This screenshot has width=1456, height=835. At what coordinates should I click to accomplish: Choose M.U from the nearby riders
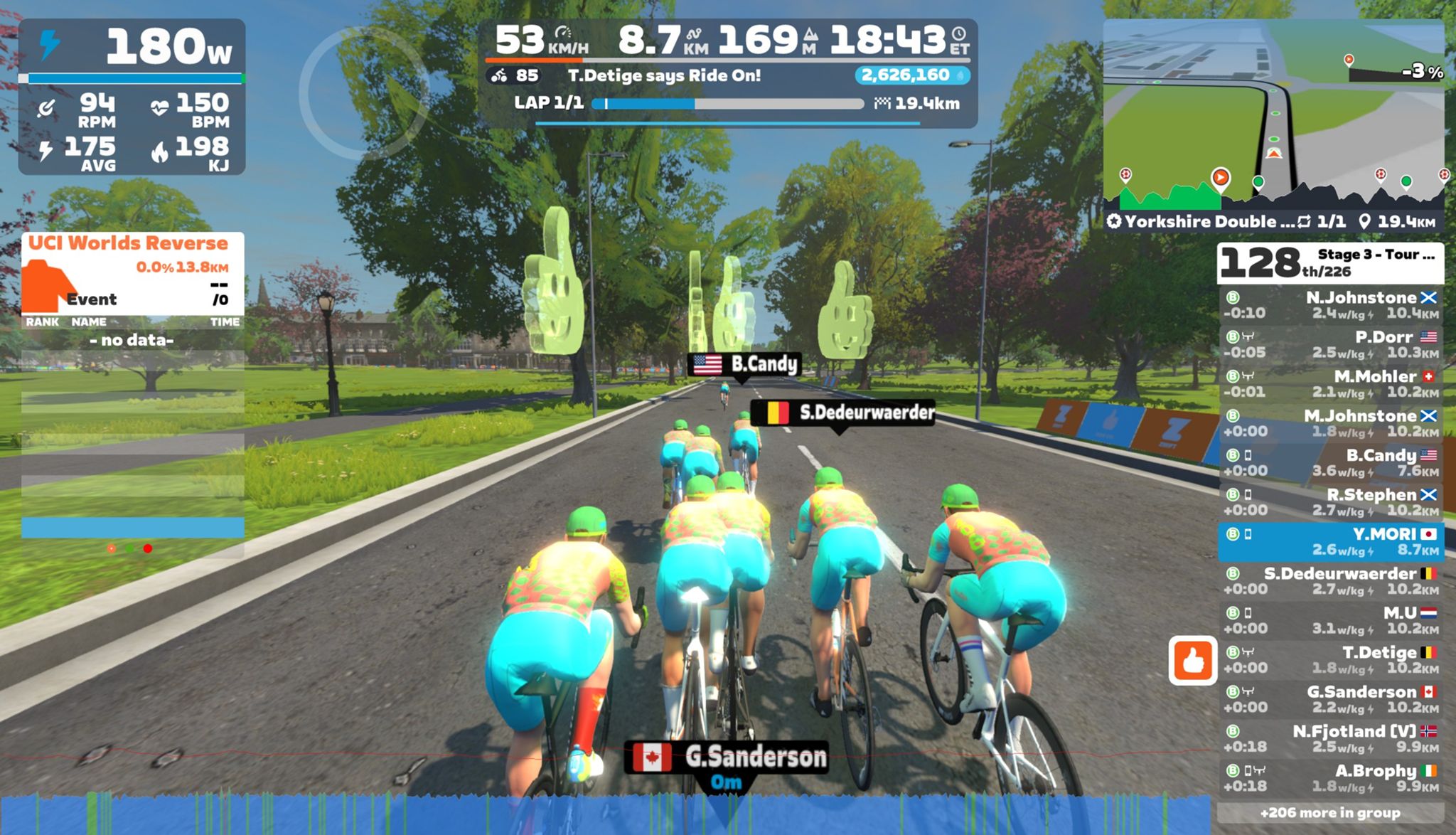pyautogui.click(x=1330, y=620)
